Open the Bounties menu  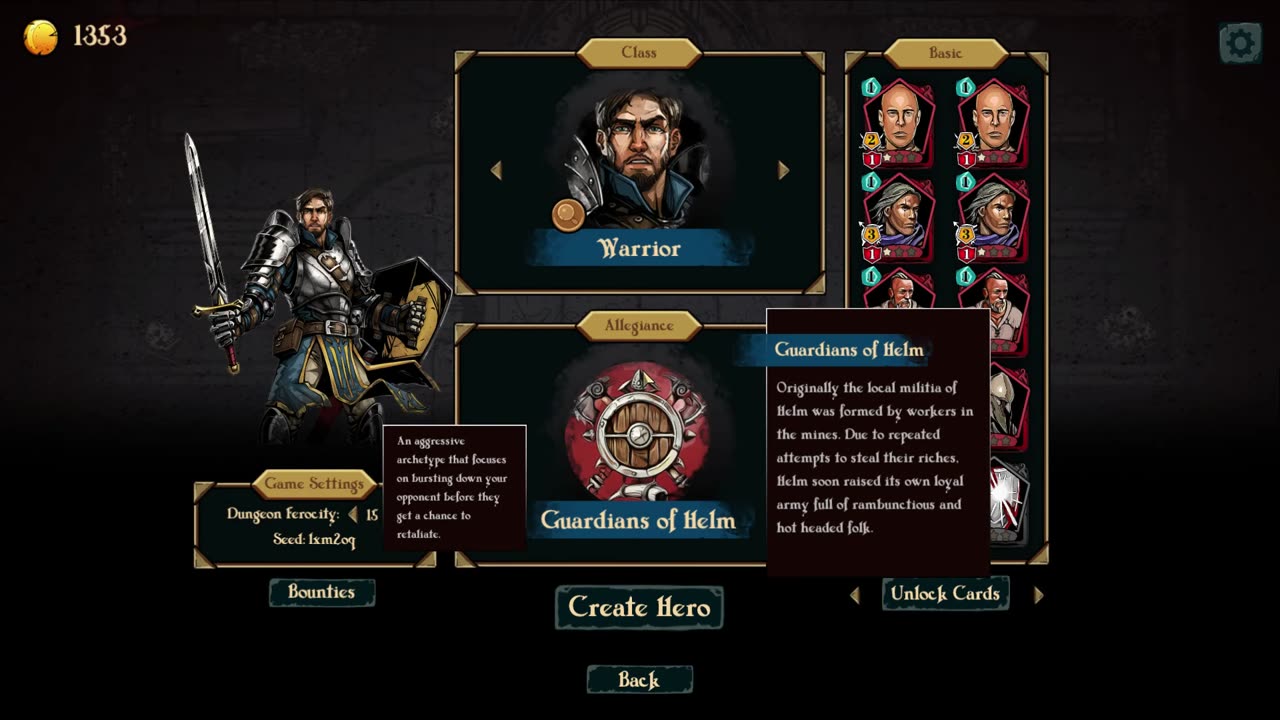point(322,592)
